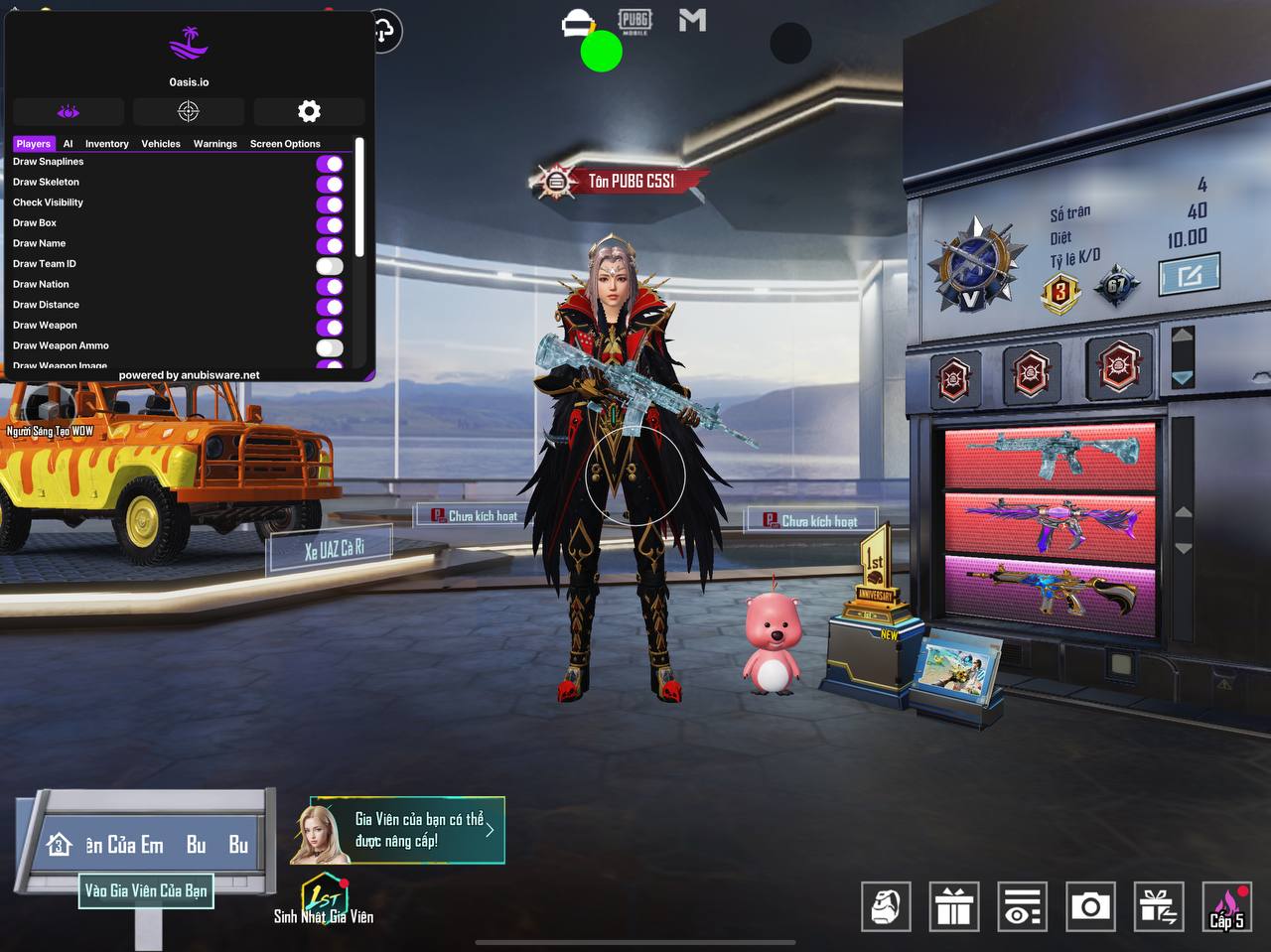Select the gold and blue rifle skin showcase

1050,593
